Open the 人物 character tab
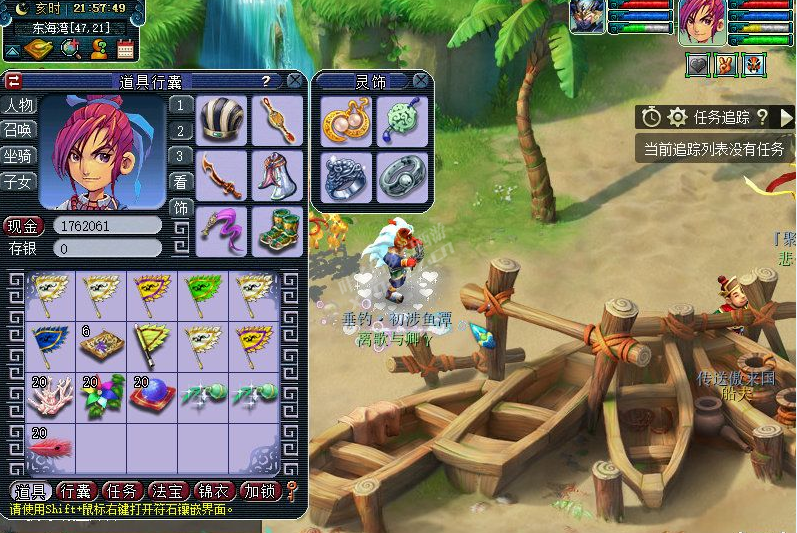Viewport: 797px width, 533px height. 19,105
